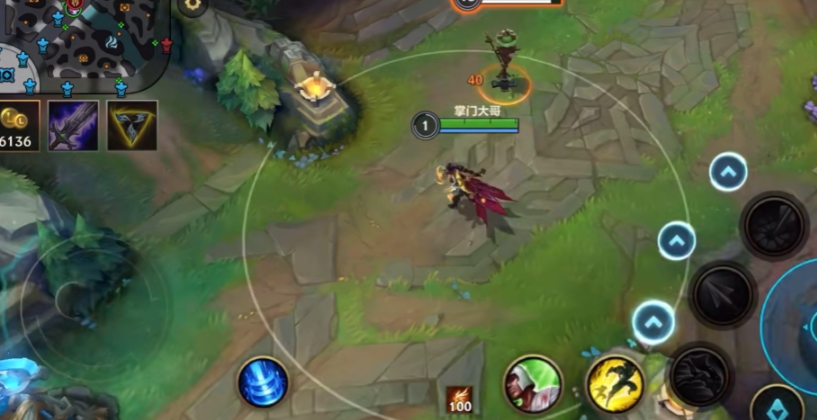Open the shop via the gold coin counter

click(x=18, y=126)
